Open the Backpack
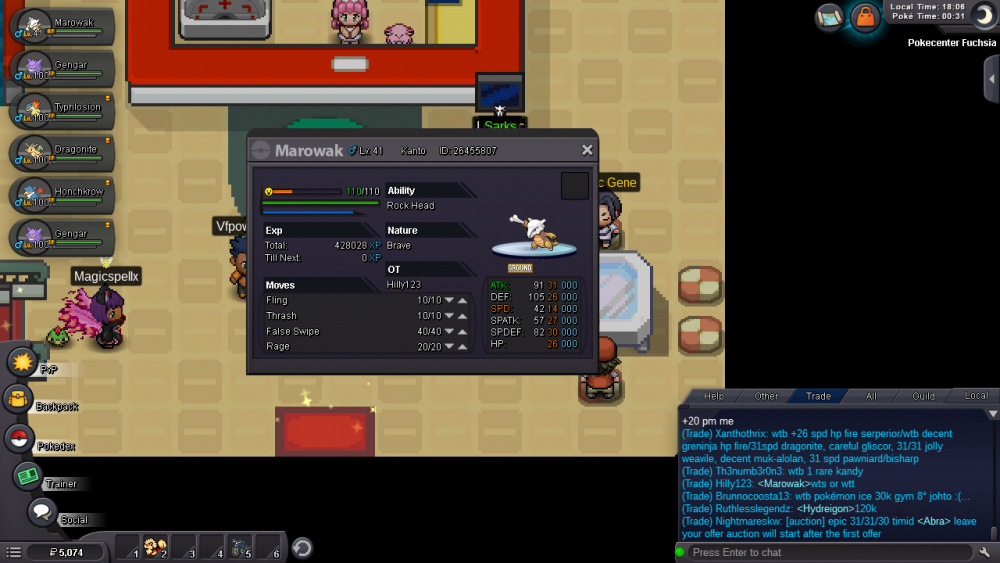The width and height of the screenshot is (1000, 563). [18, 400]
